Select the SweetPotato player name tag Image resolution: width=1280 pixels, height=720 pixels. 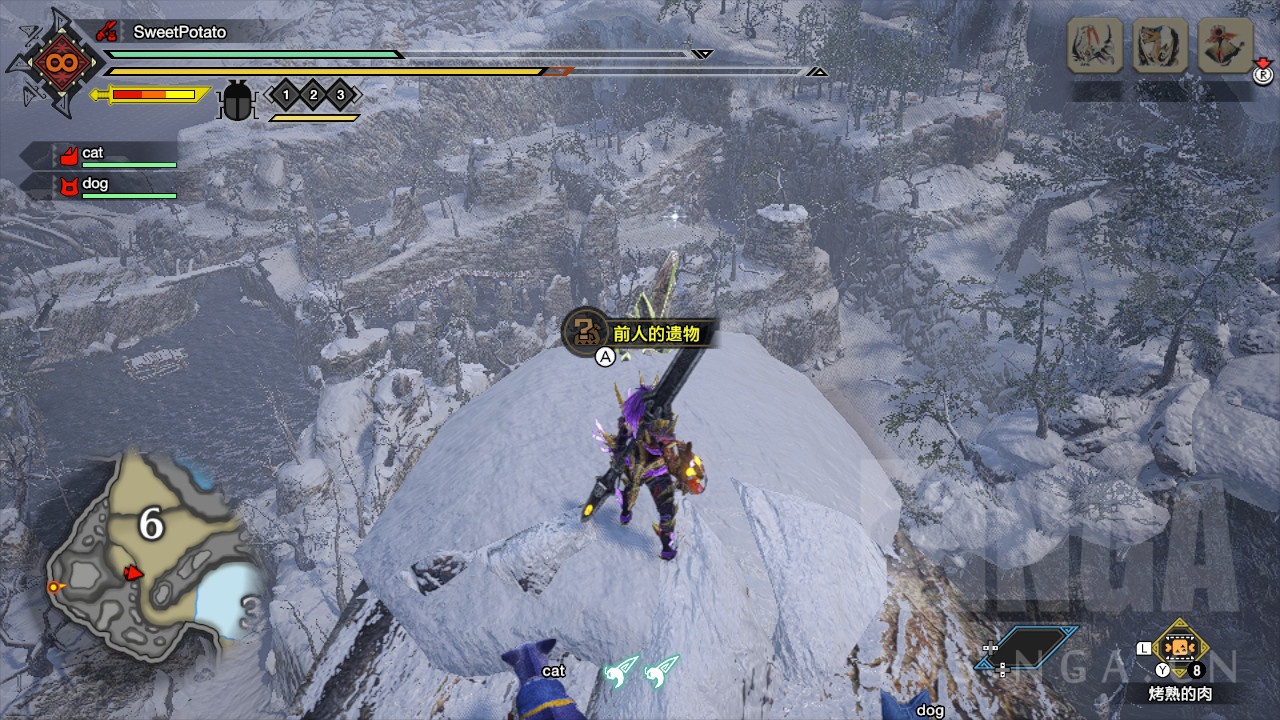180,32
